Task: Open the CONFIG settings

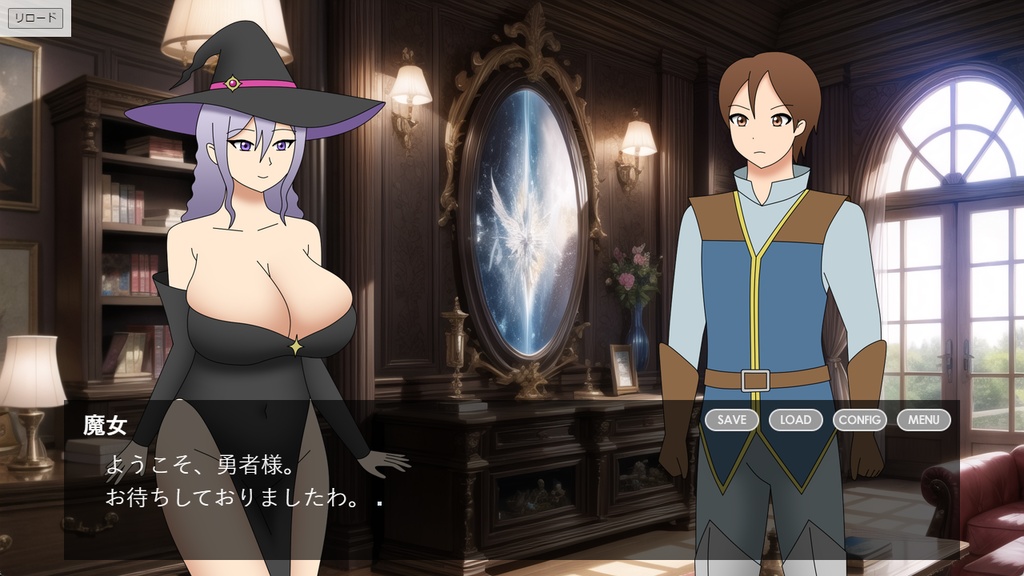Action: 859,420
